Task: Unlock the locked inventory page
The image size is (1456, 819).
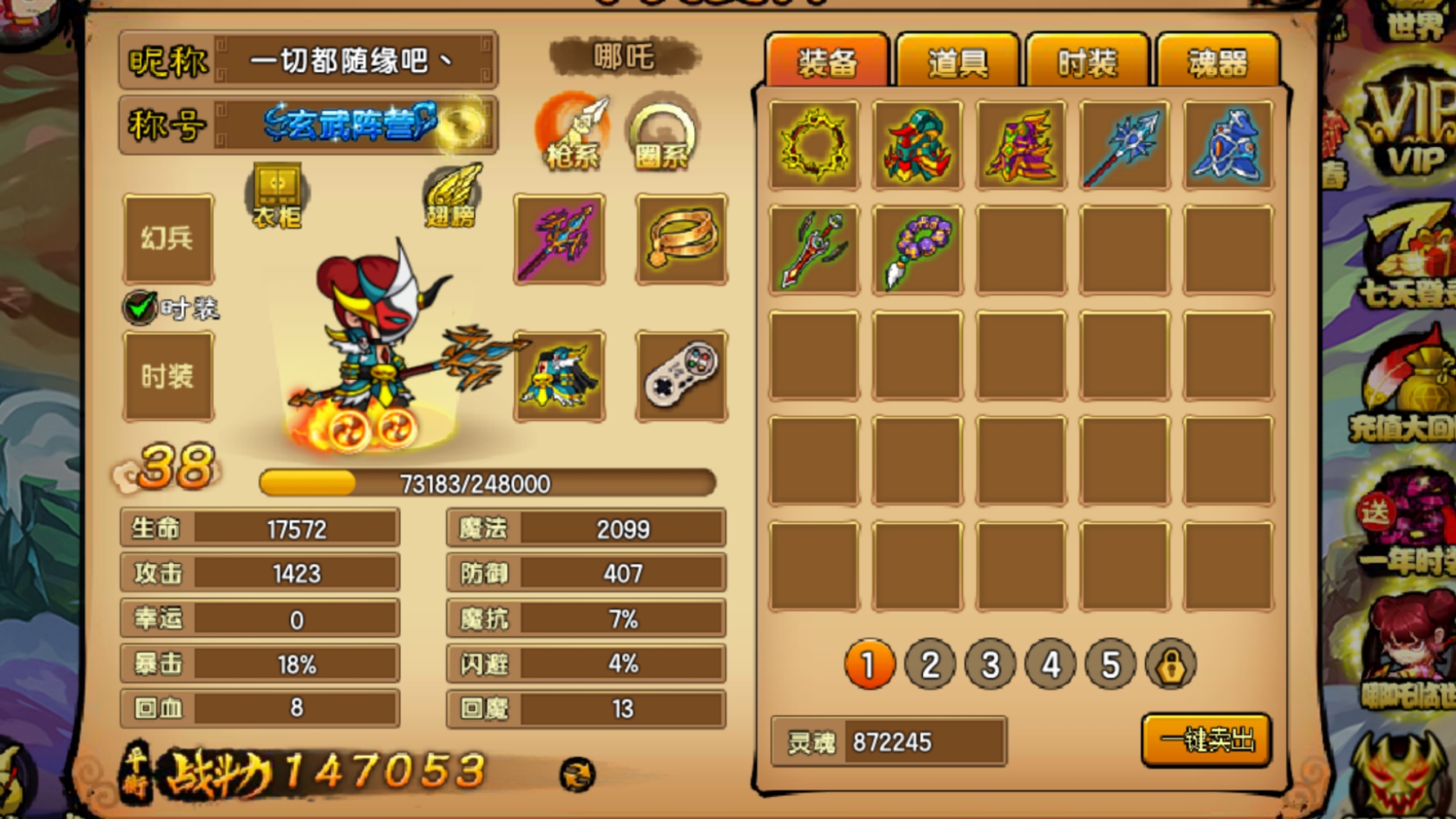Action: click(x=1171, y=665)
